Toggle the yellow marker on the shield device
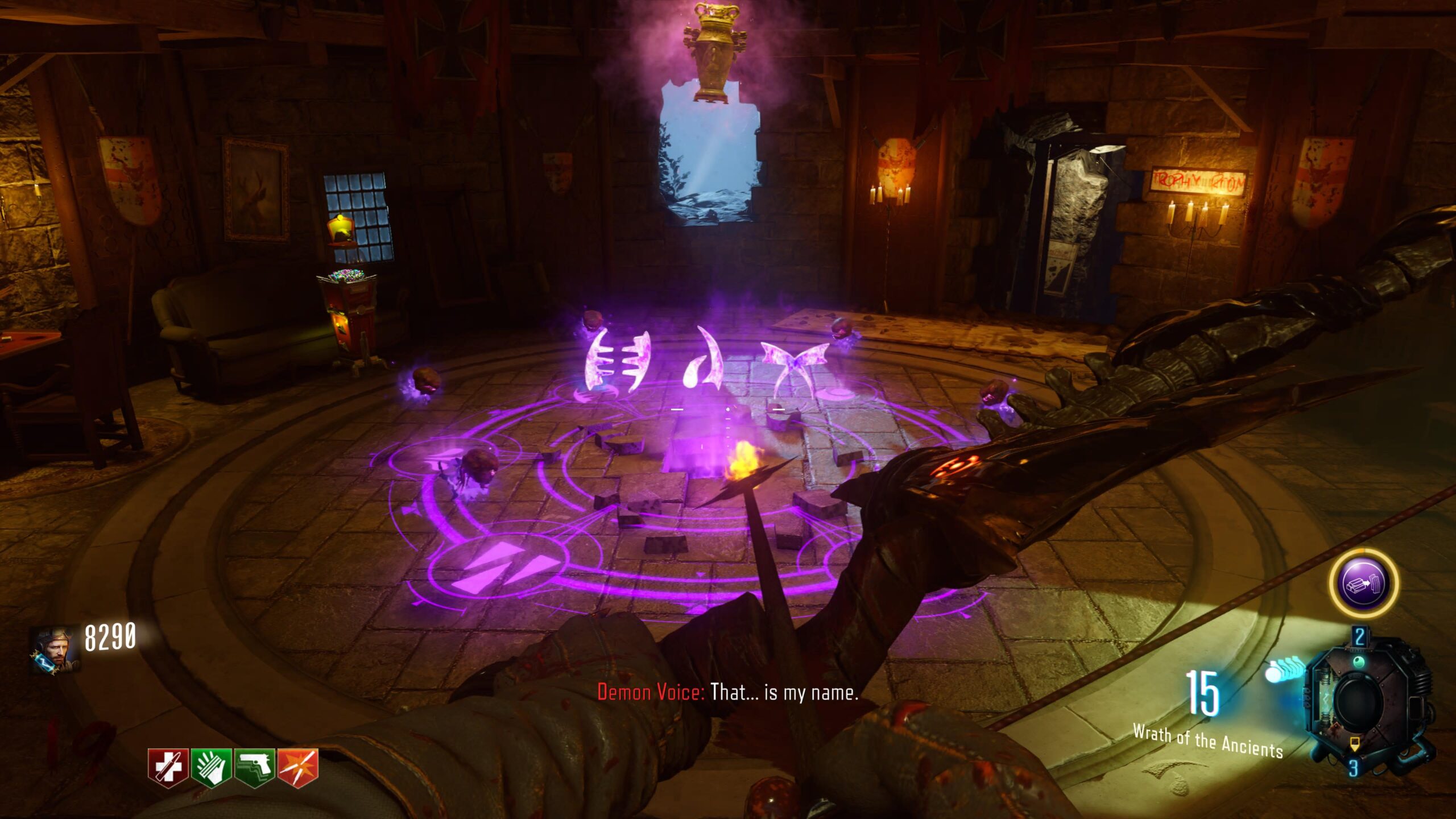This screenshot has width=1456, height=819. tap(1355, 744)
